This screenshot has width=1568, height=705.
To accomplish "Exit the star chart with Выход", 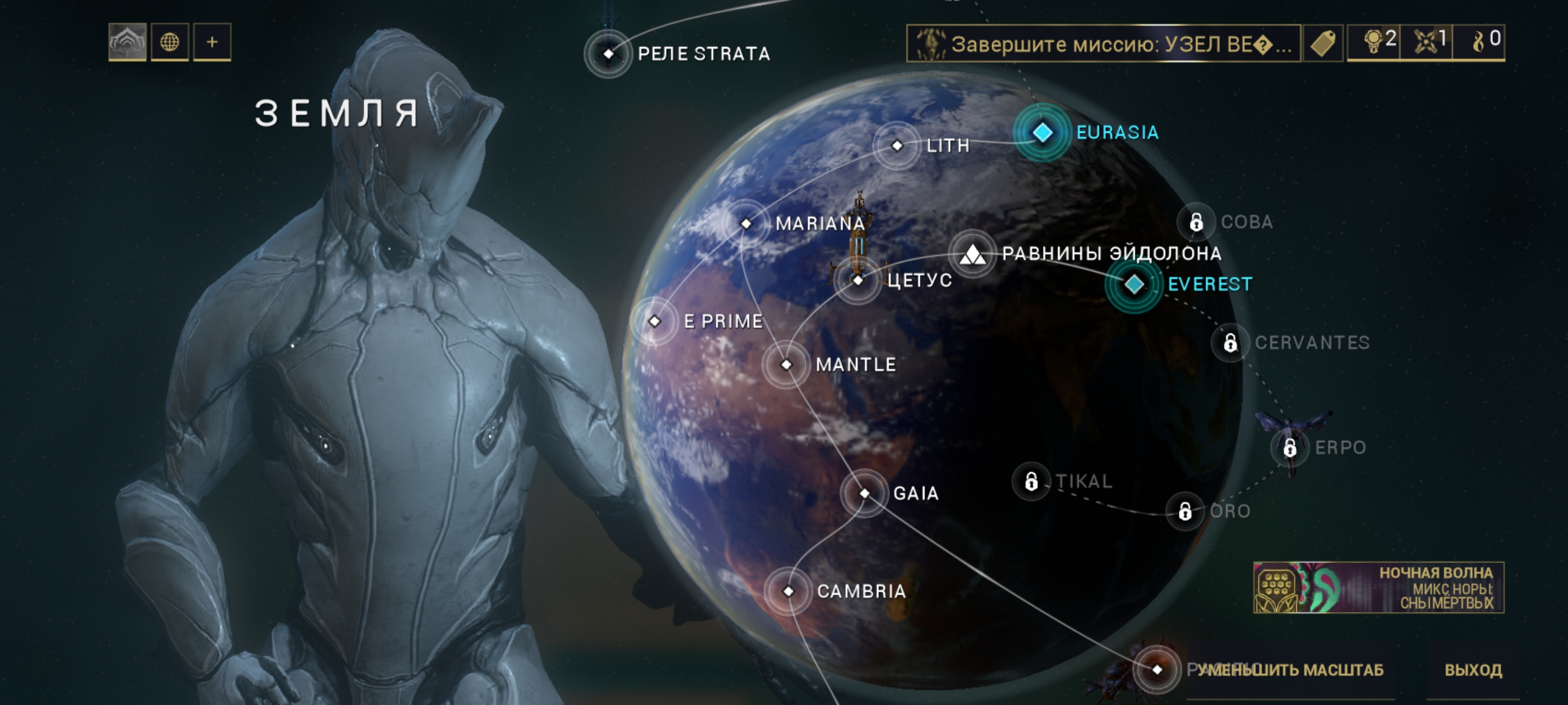I will click(1473, 670).
